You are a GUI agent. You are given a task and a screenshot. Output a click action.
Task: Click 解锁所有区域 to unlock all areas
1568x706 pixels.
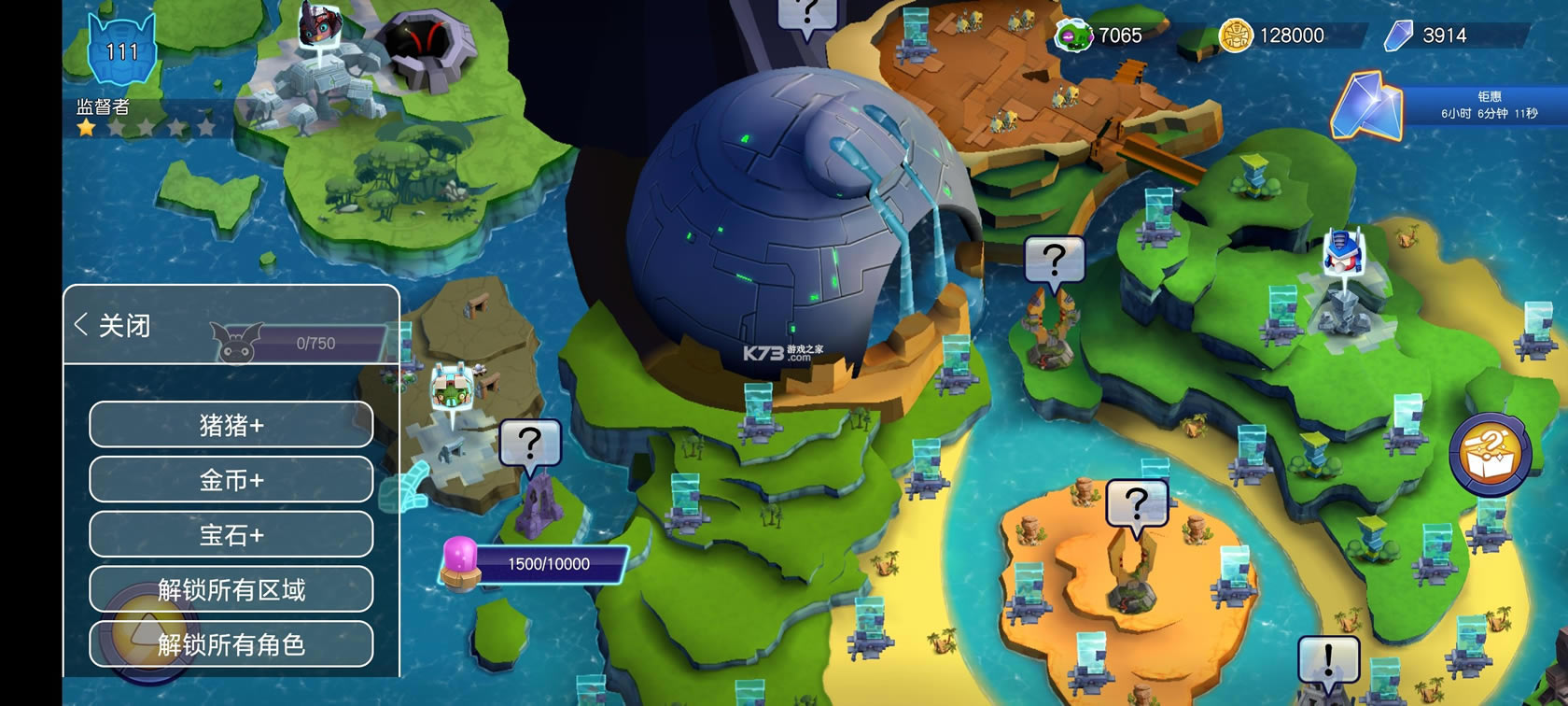point(231,589)
